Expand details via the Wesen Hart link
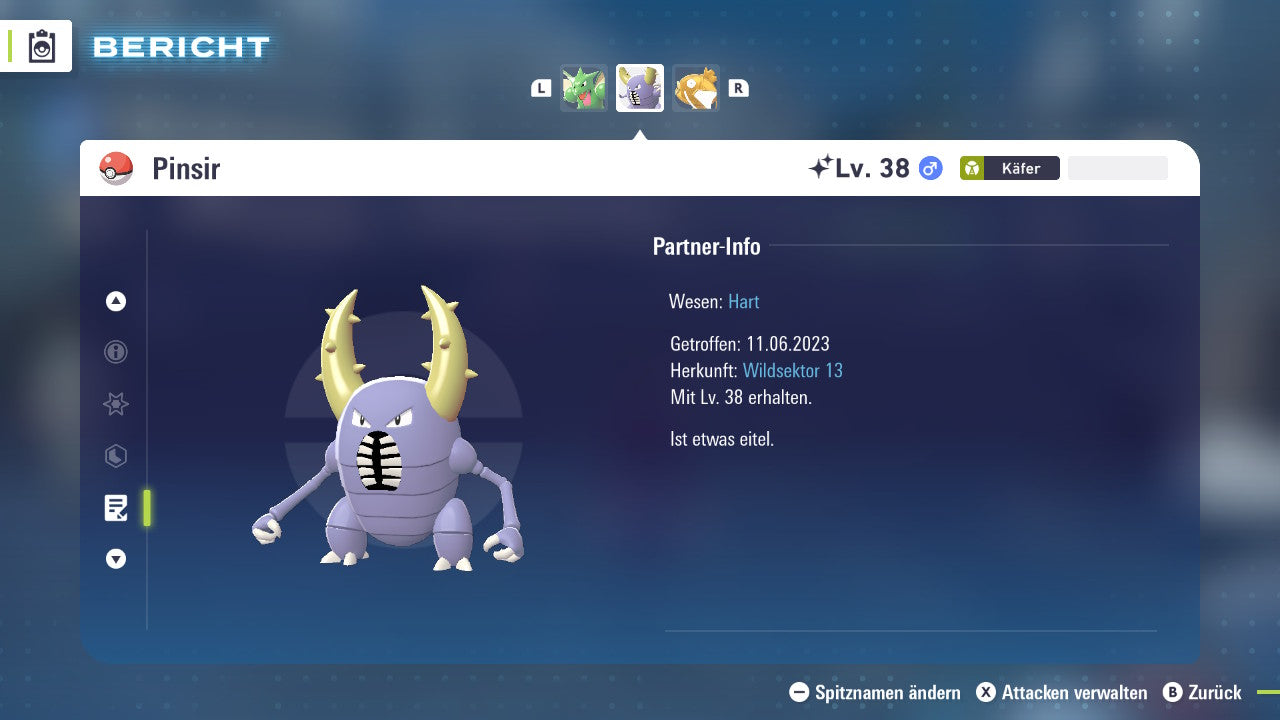This screenshot has width=1280, height=720. (x=743, y=301)
